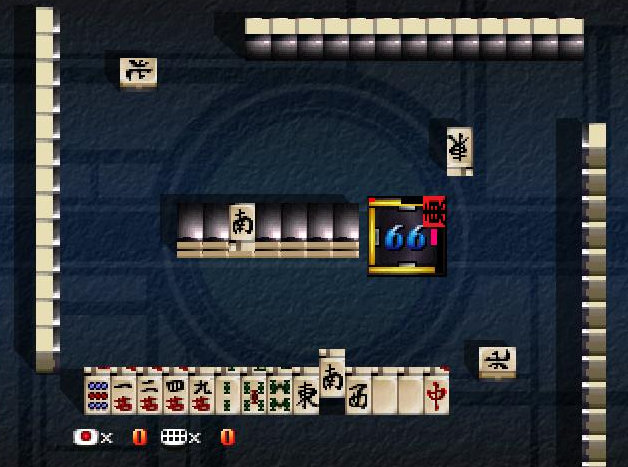Viewport: 628px width, 467px height.
Task: Pick the West wind tile
Action: (x=358, y=392)
